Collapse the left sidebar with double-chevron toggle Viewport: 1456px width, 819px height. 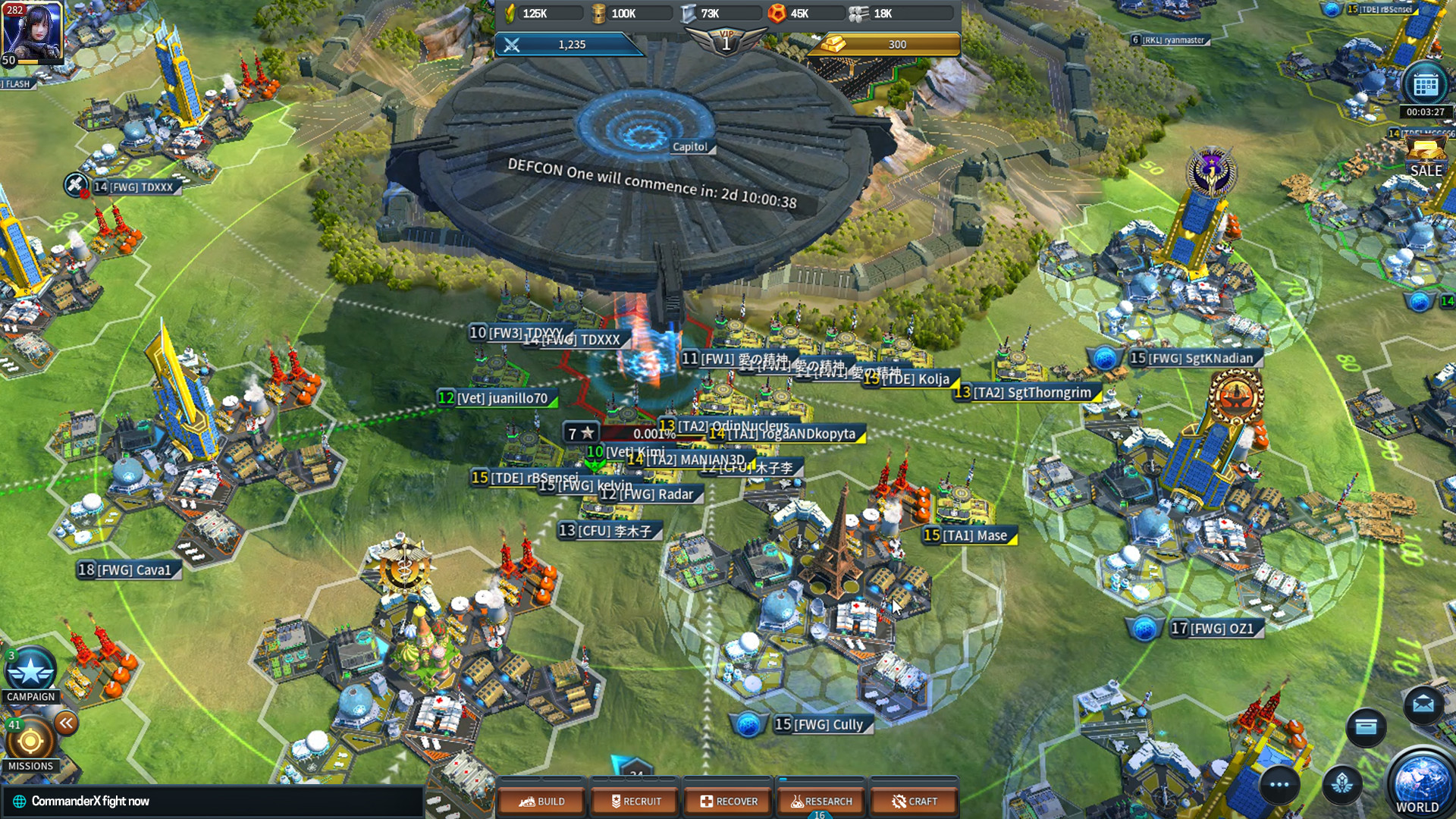(x=67, y=723)
